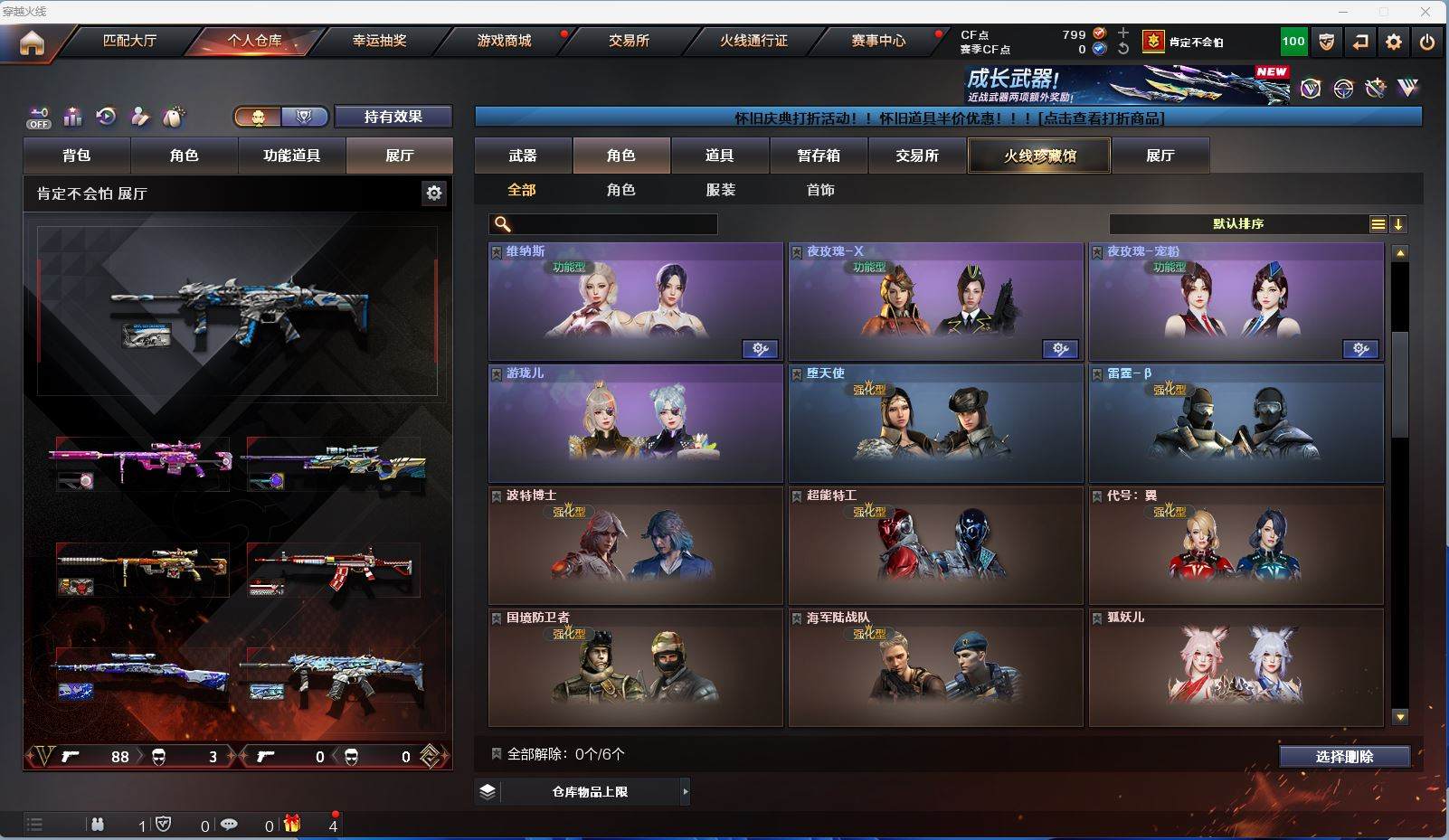Open the 匹配大厅 lobby menu
The height and width of the screenshot is (840, 1449).
(x=129, y=41)
